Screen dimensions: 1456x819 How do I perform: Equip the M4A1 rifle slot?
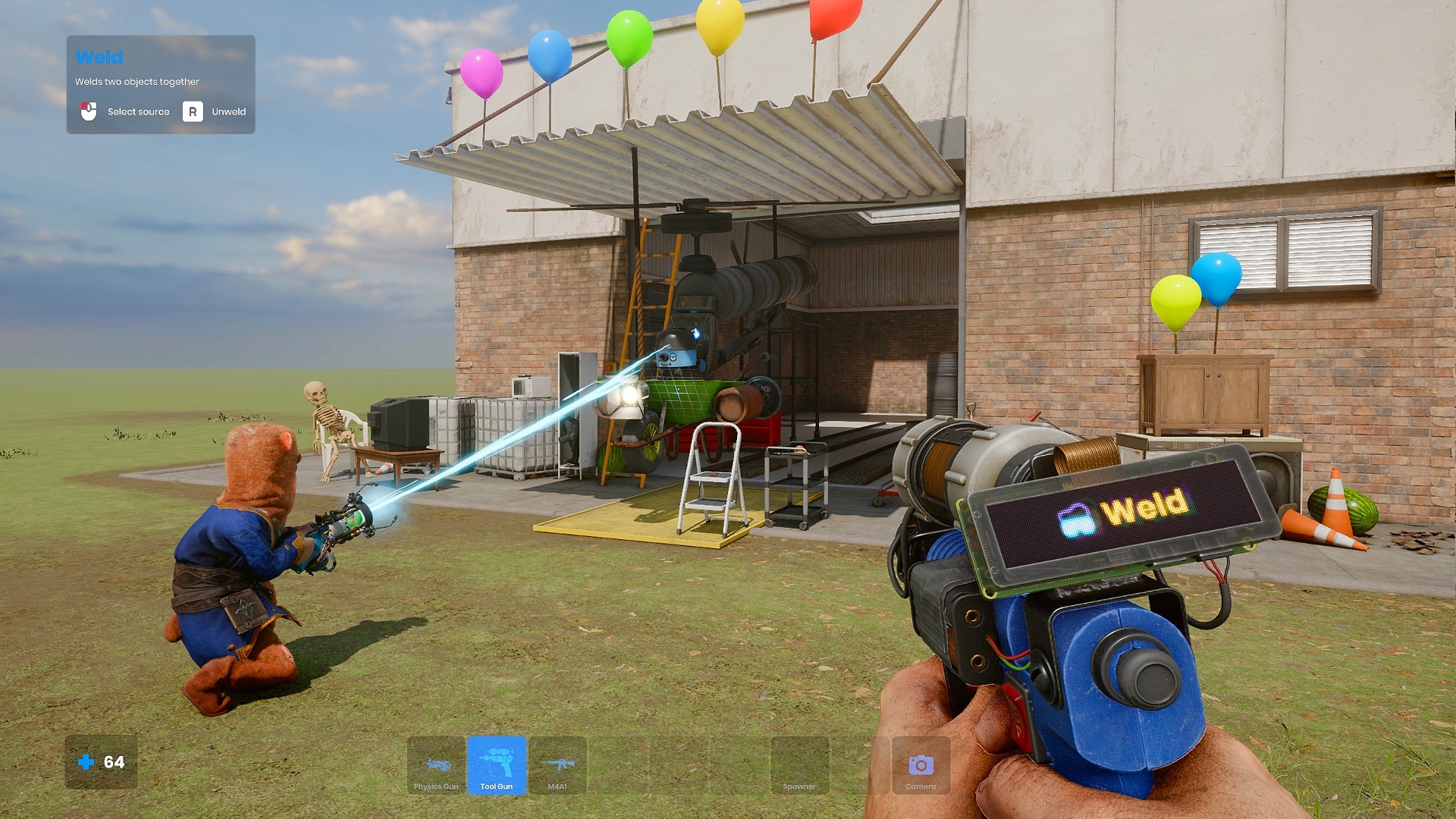(x=557, y=766)
